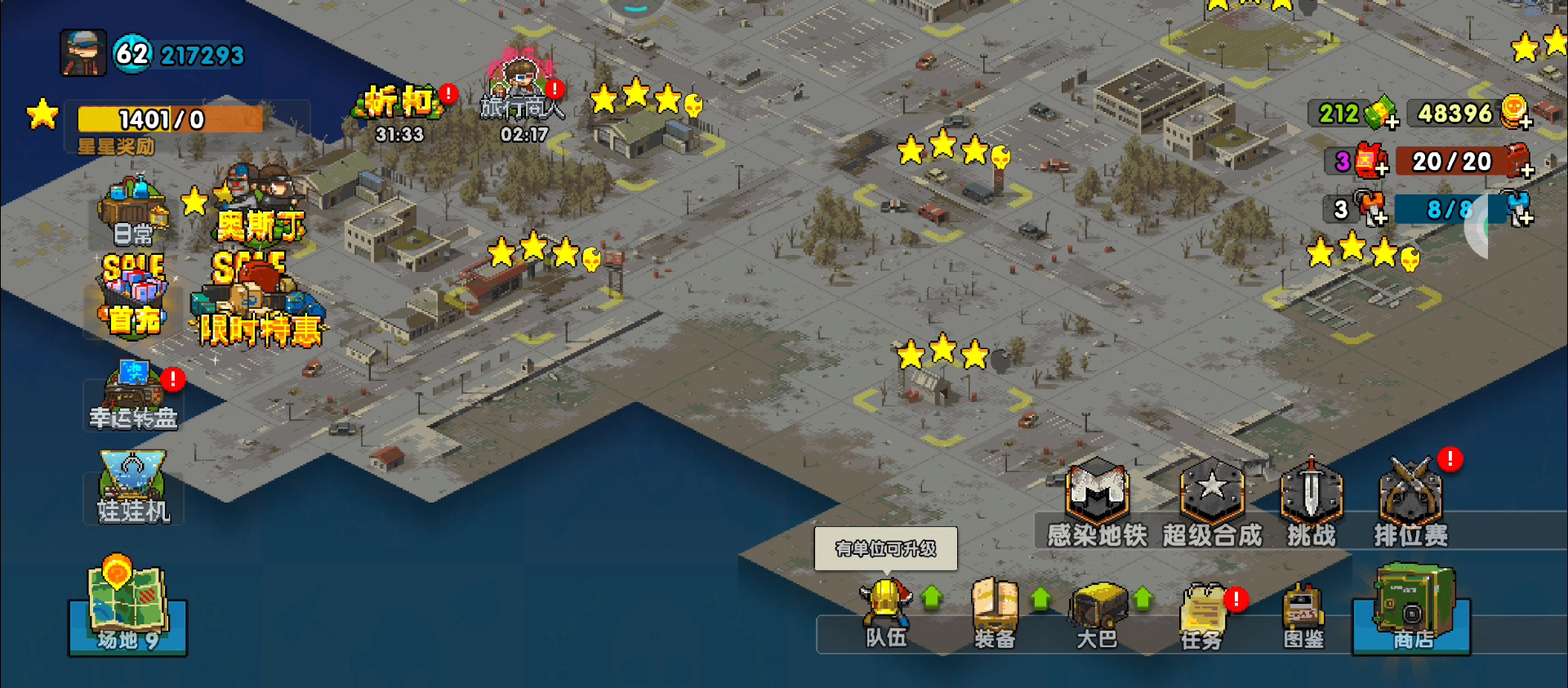Open the 感染地铁 mode
The image size is (1568, 688).
pos(1098,503)
